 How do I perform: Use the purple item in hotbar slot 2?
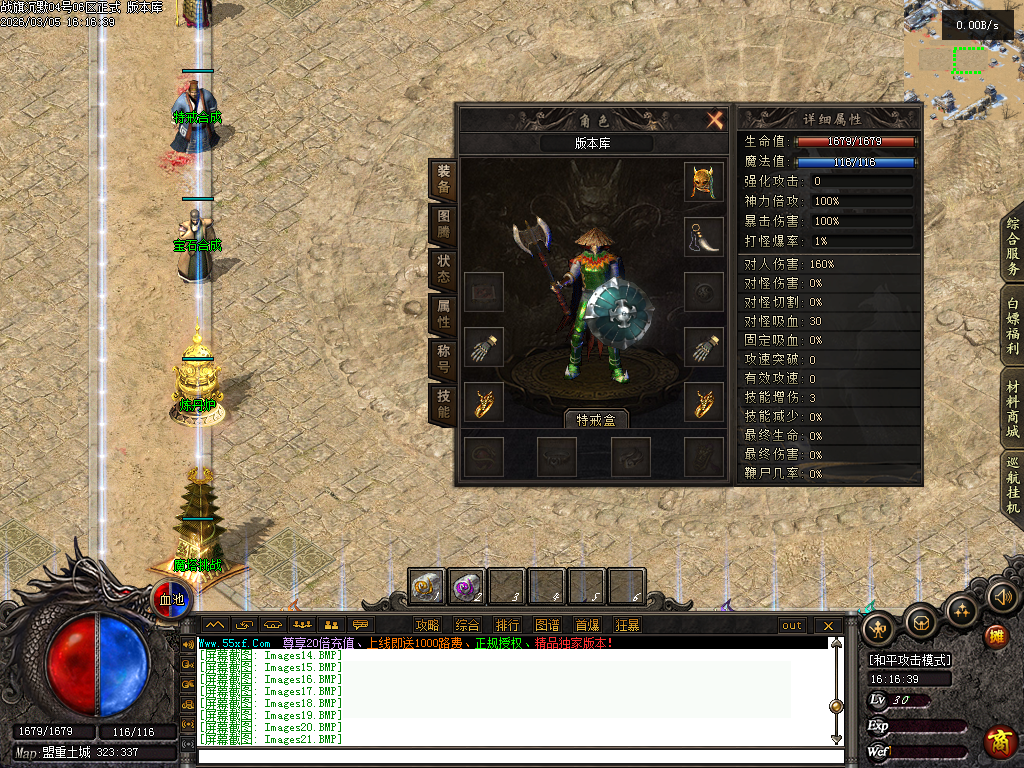(466, 586)
